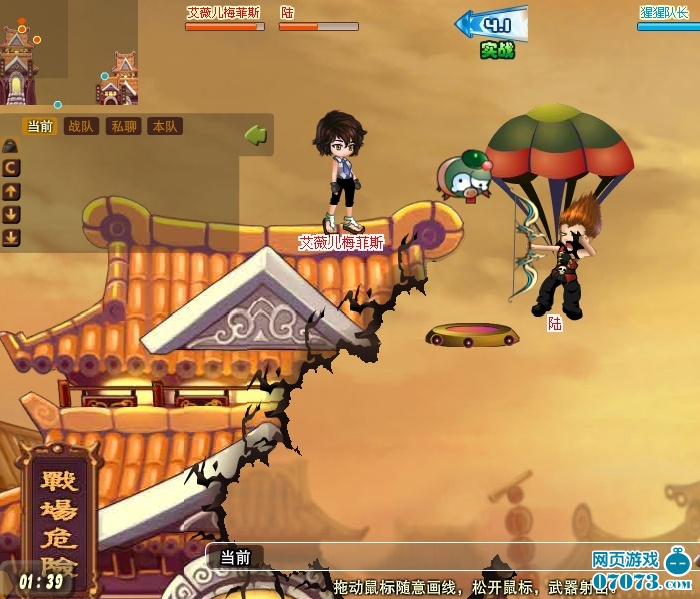Select the 私聊 private chat tab

124,127
